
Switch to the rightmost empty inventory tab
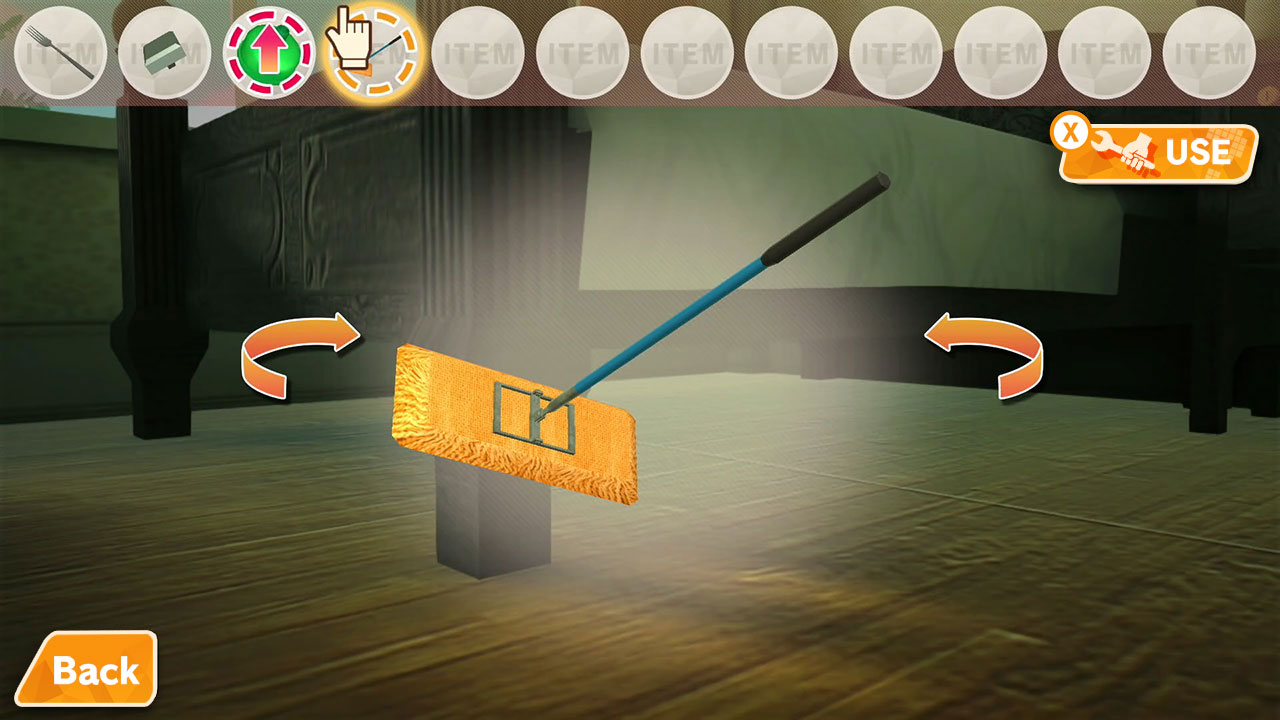point(1210,52)
